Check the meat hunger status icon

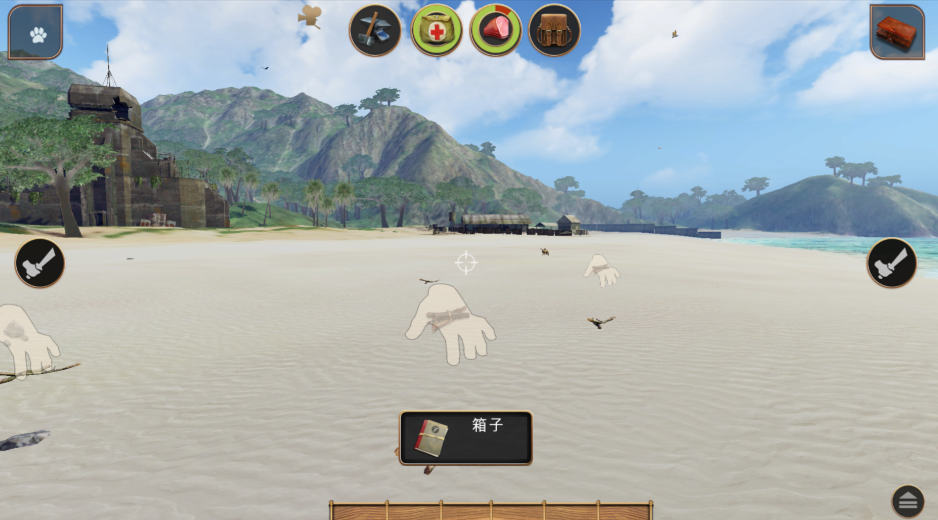(495, 31)
